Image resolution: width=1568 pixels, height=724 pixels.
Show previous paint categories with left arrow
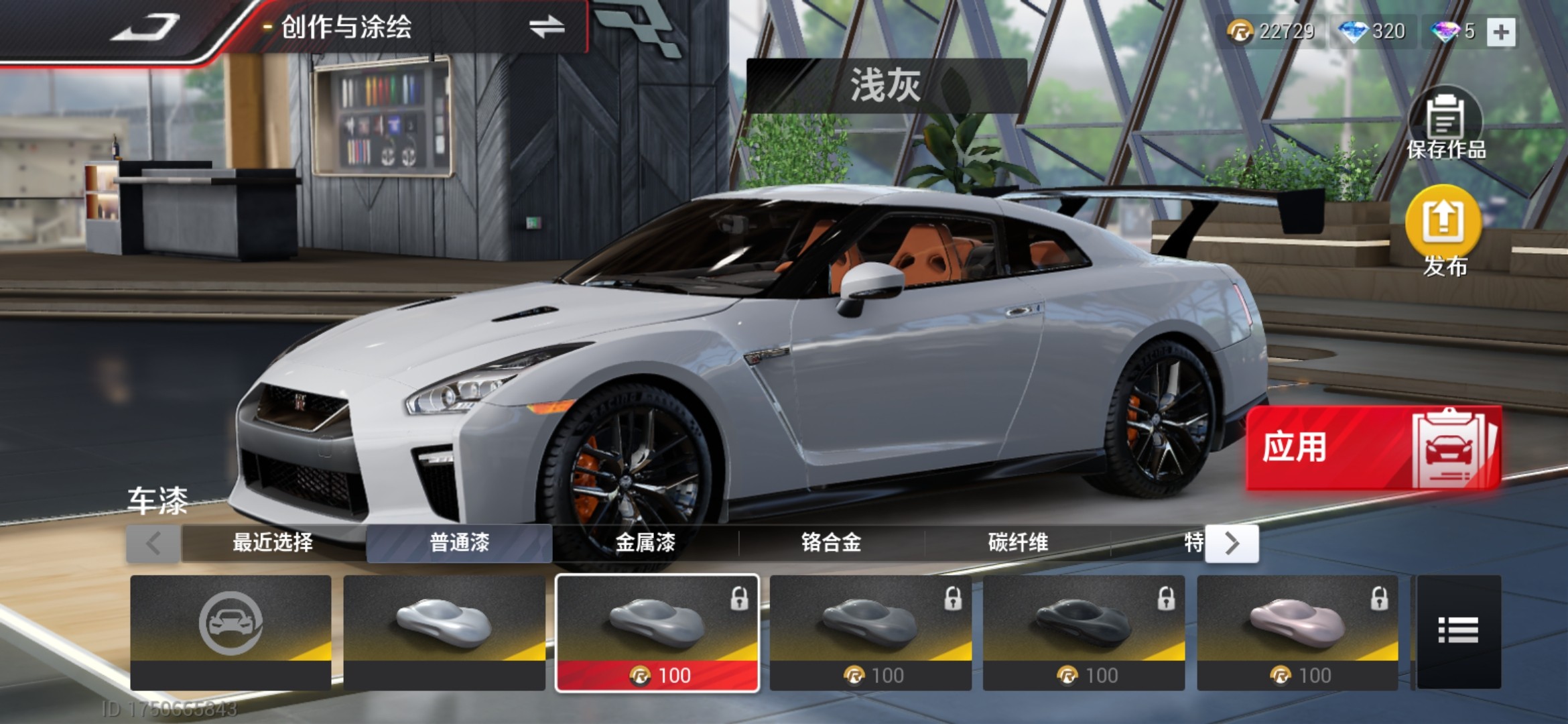[153, 544]
